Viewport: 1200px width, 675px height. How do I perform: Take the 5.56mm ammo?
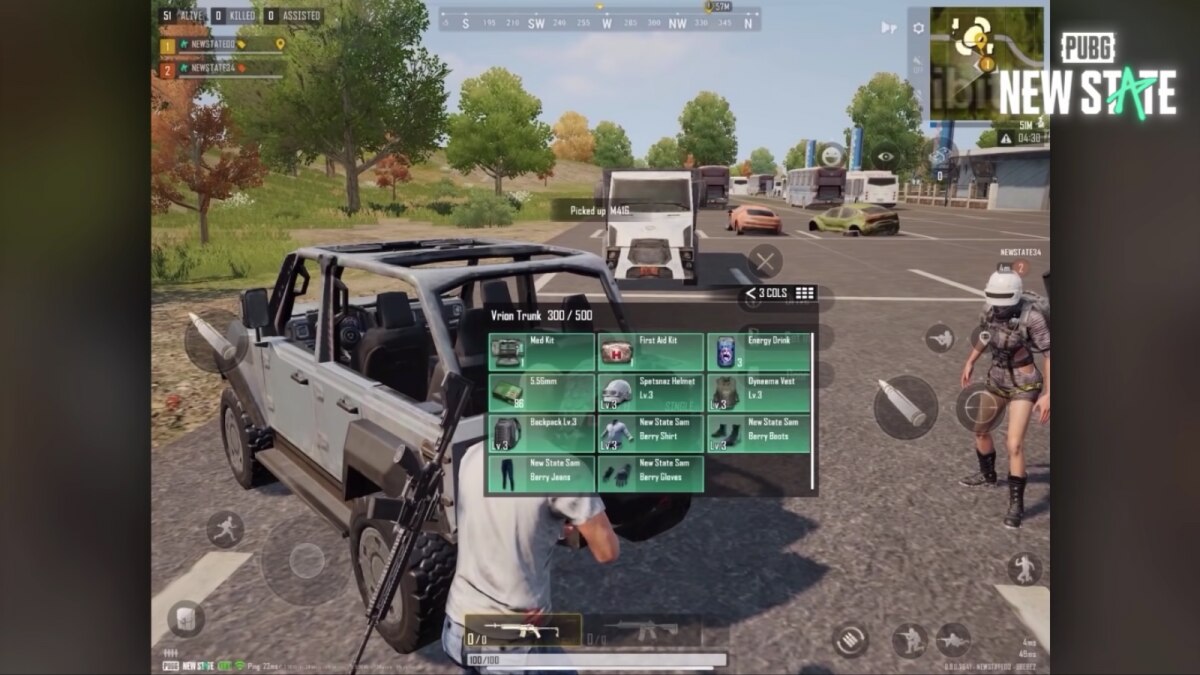pos(541,393)
